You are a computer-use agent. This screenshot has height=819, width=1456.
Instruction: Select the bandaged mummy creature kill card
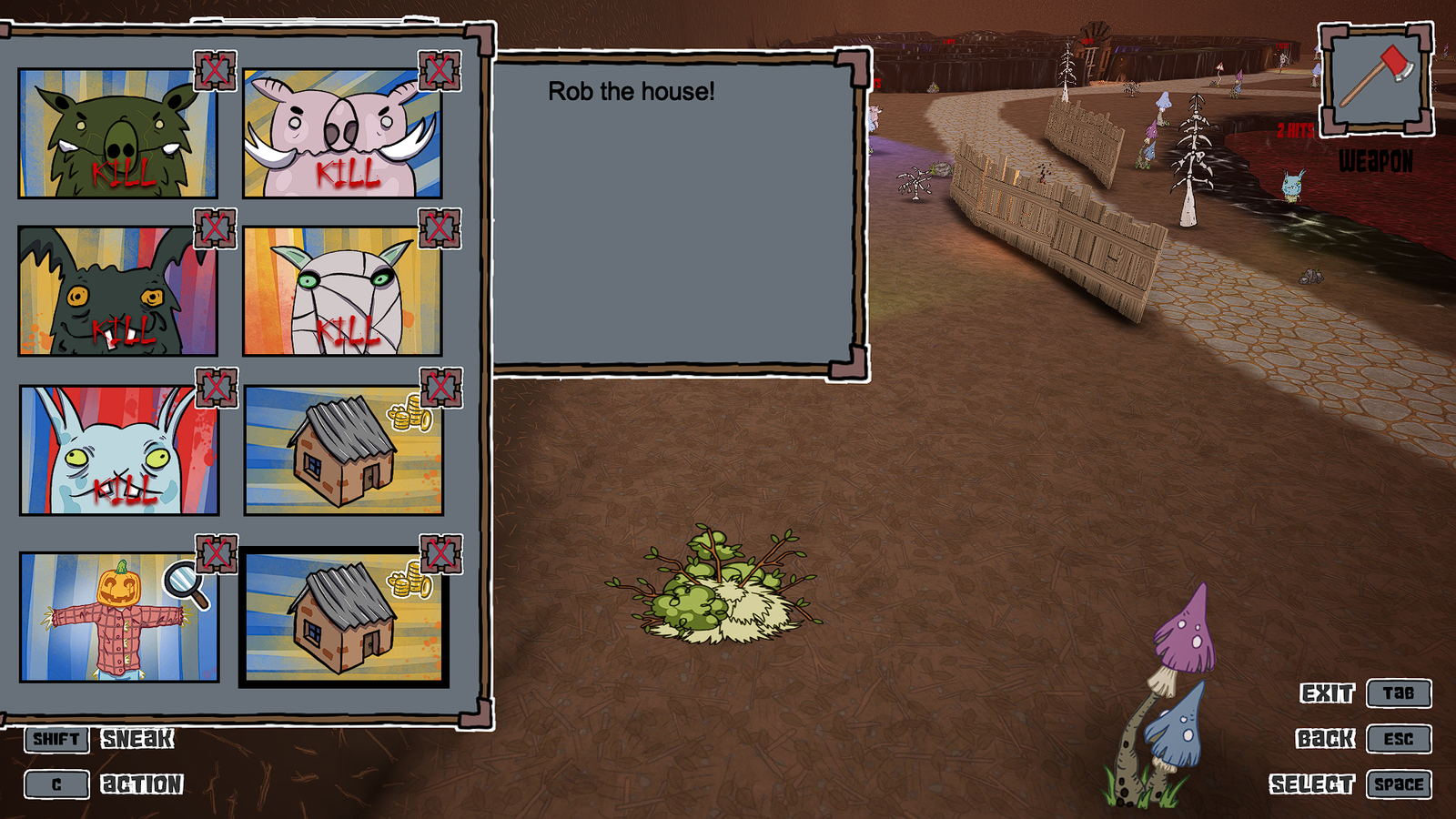pos(342,291)
